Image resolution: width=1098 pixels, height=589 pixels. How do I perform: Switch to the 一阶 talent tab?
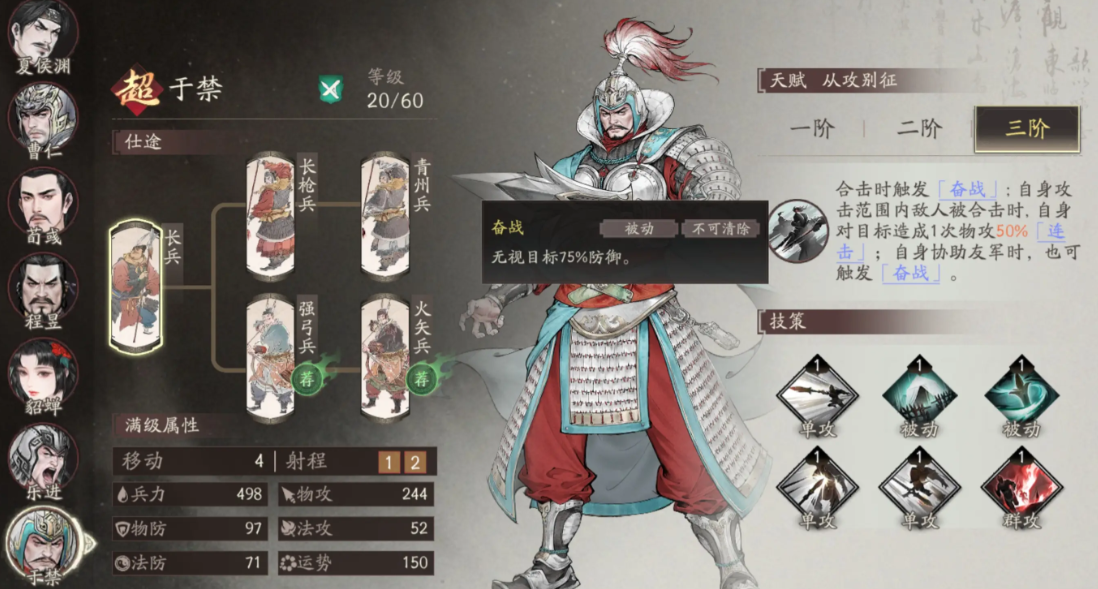point(811,129)
